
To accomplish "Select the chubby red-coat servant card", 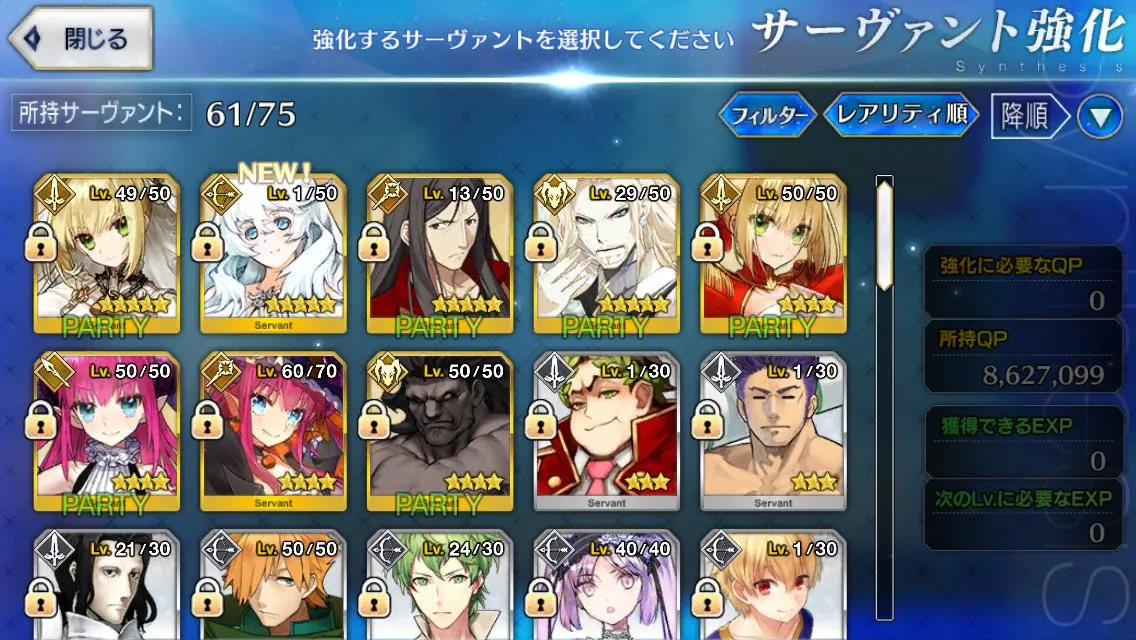I will [606, 432].
